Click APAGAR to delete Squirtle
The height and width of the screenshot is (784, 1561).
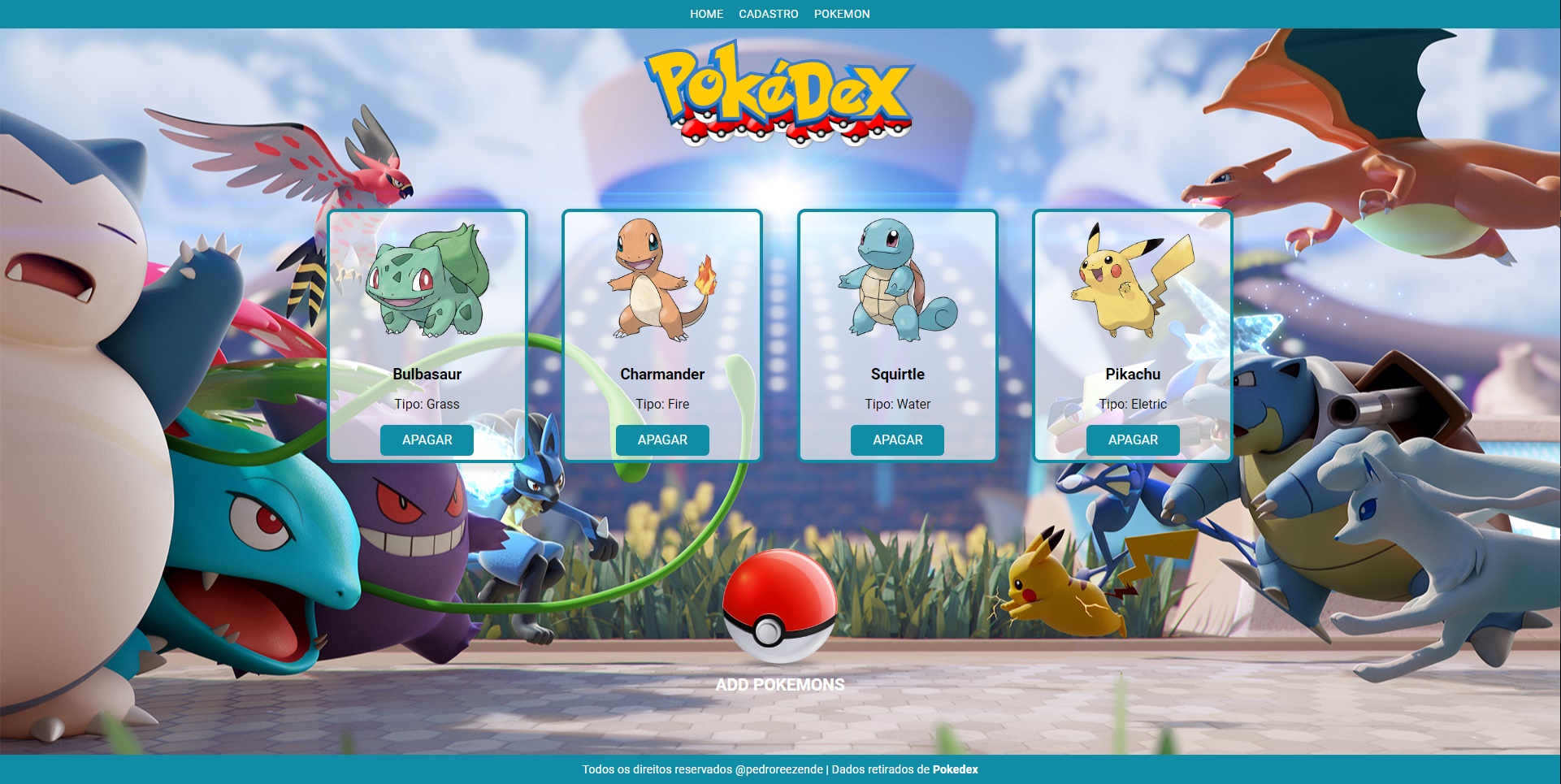click(897, 440)
